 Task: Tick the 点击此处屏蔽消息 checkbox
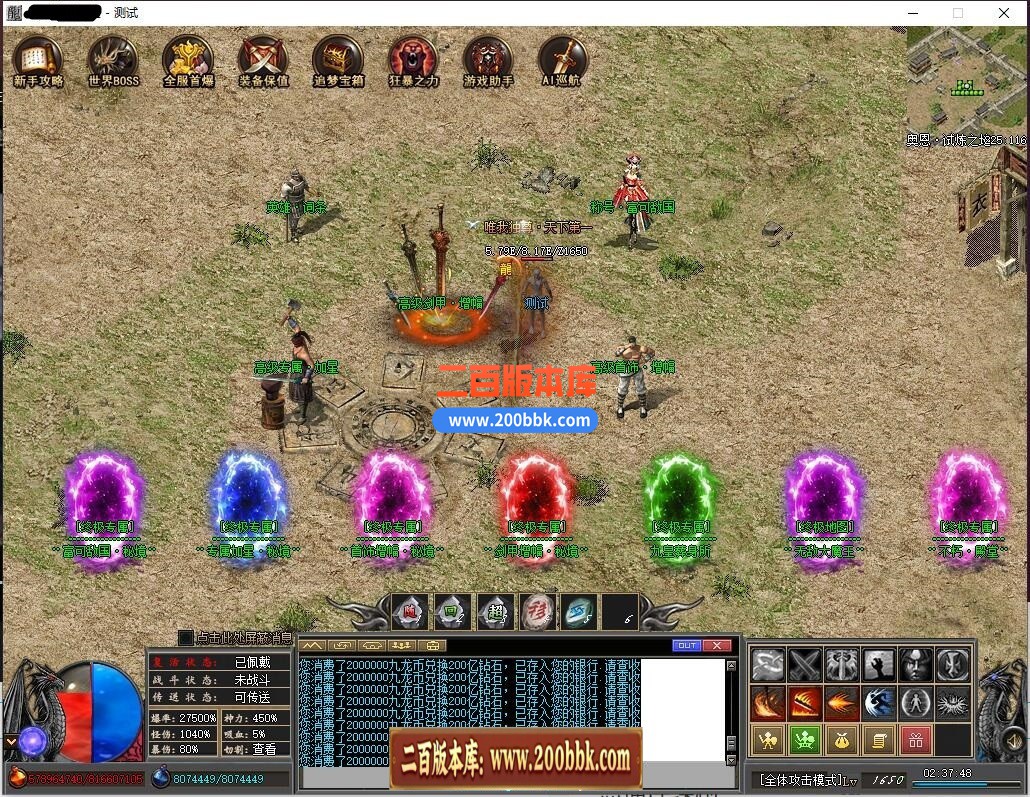coord(185,637)
